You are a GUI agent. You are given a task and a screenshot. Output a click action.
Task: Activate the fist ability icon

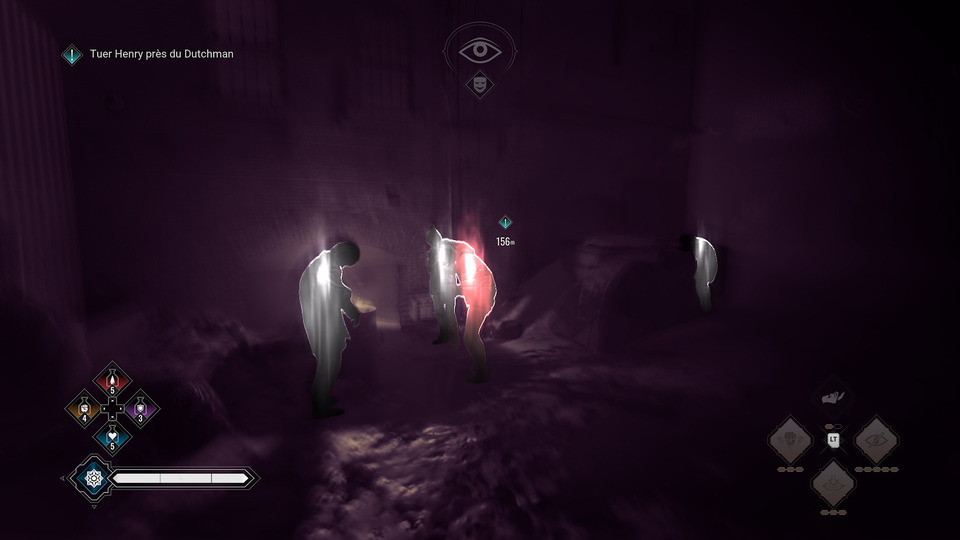(x=790, y=439)
